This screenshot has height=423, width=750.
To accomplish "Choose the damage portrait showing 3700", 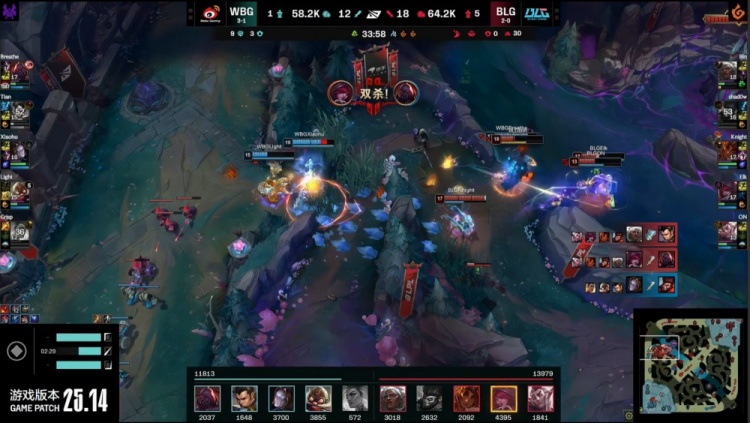I will click(281, 398).
